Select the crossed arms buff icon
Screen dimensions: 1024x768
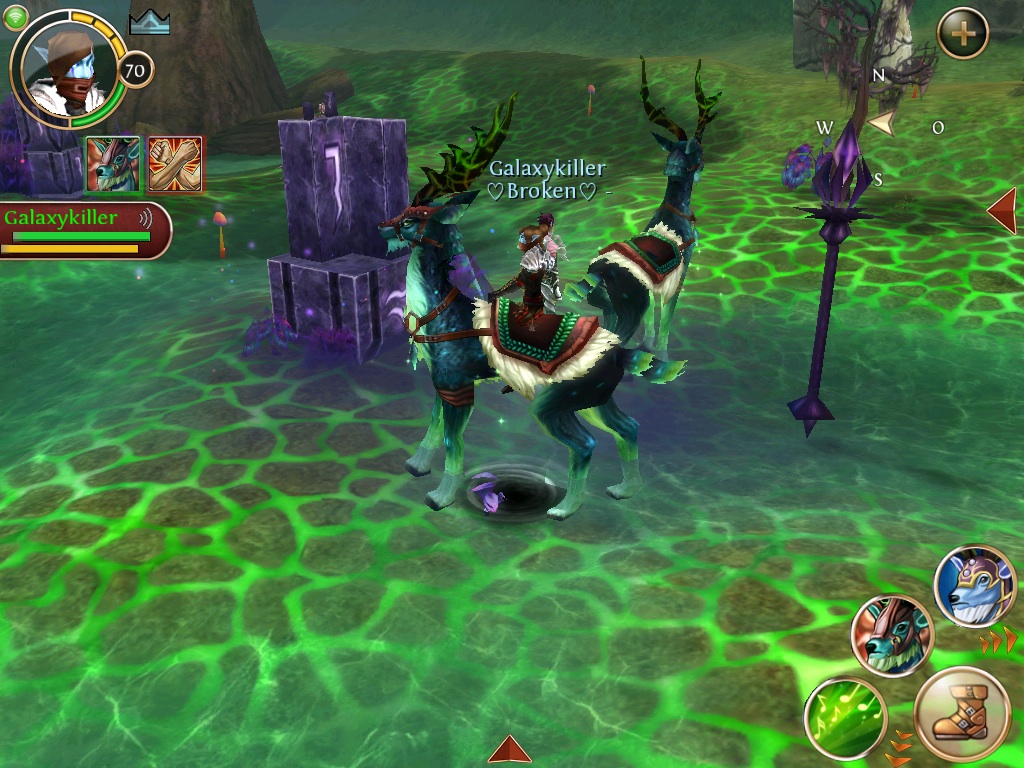[175, 164]
